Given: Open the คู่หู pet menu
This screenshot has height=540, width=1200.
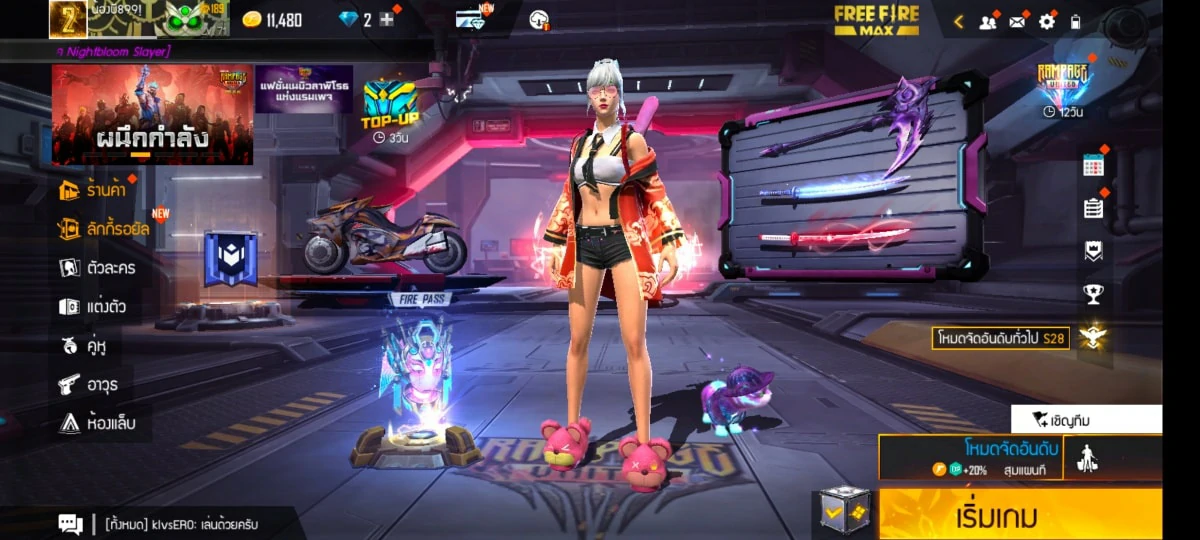Looking at the screenshot, I should (x=84, y=346).
